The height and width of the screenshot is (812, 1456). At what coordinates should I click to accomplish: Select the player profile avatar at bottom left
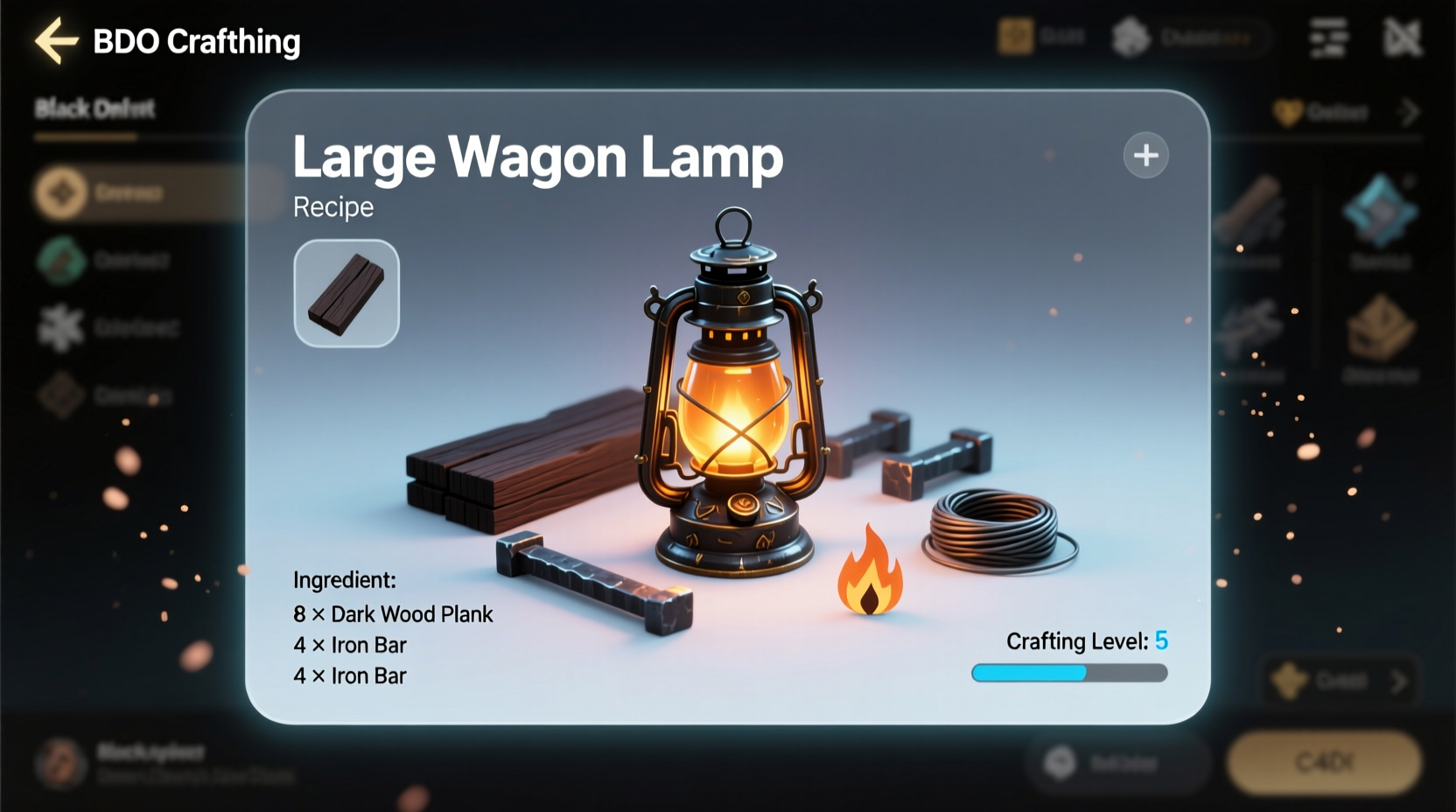pos(59,762)
